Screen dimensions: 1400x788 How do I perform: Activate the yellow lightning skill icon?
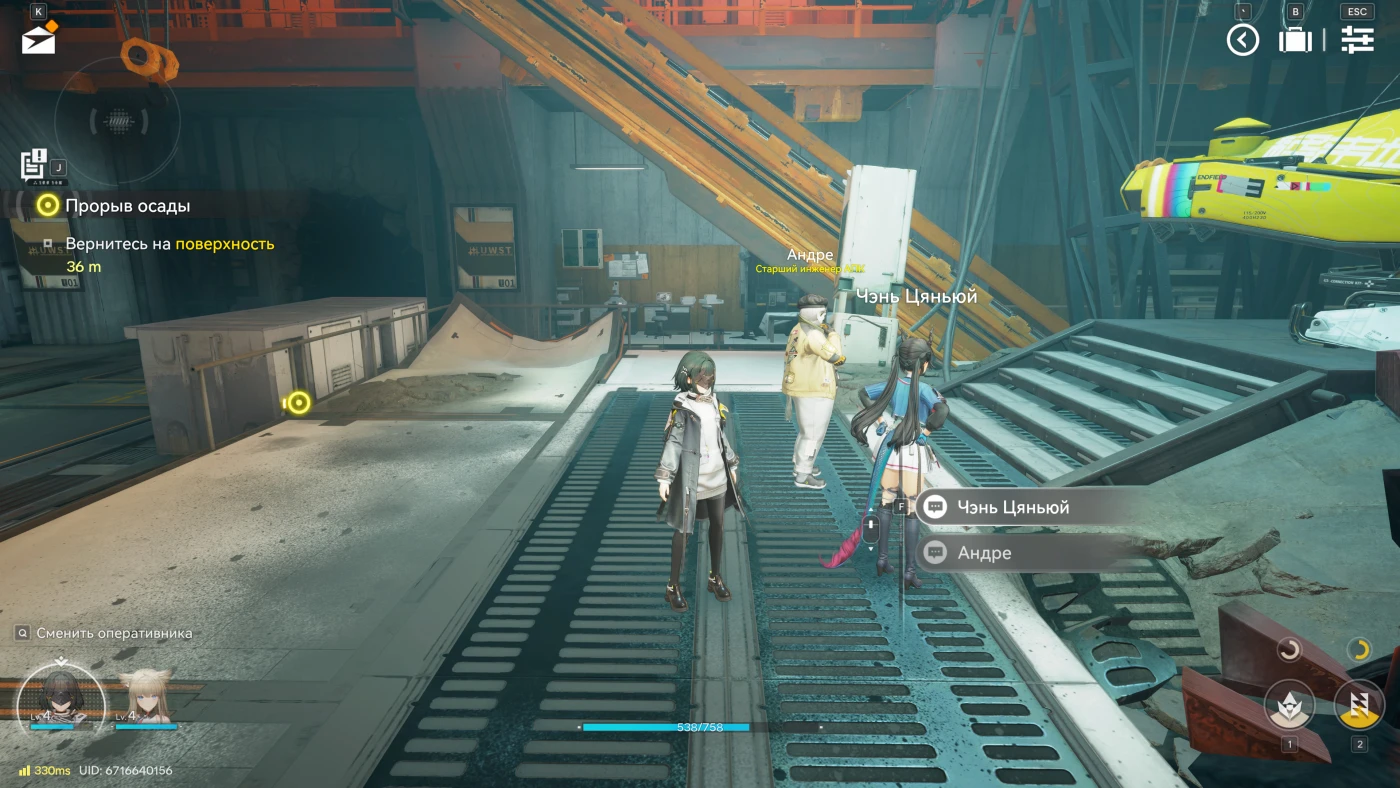(1358, 704)
